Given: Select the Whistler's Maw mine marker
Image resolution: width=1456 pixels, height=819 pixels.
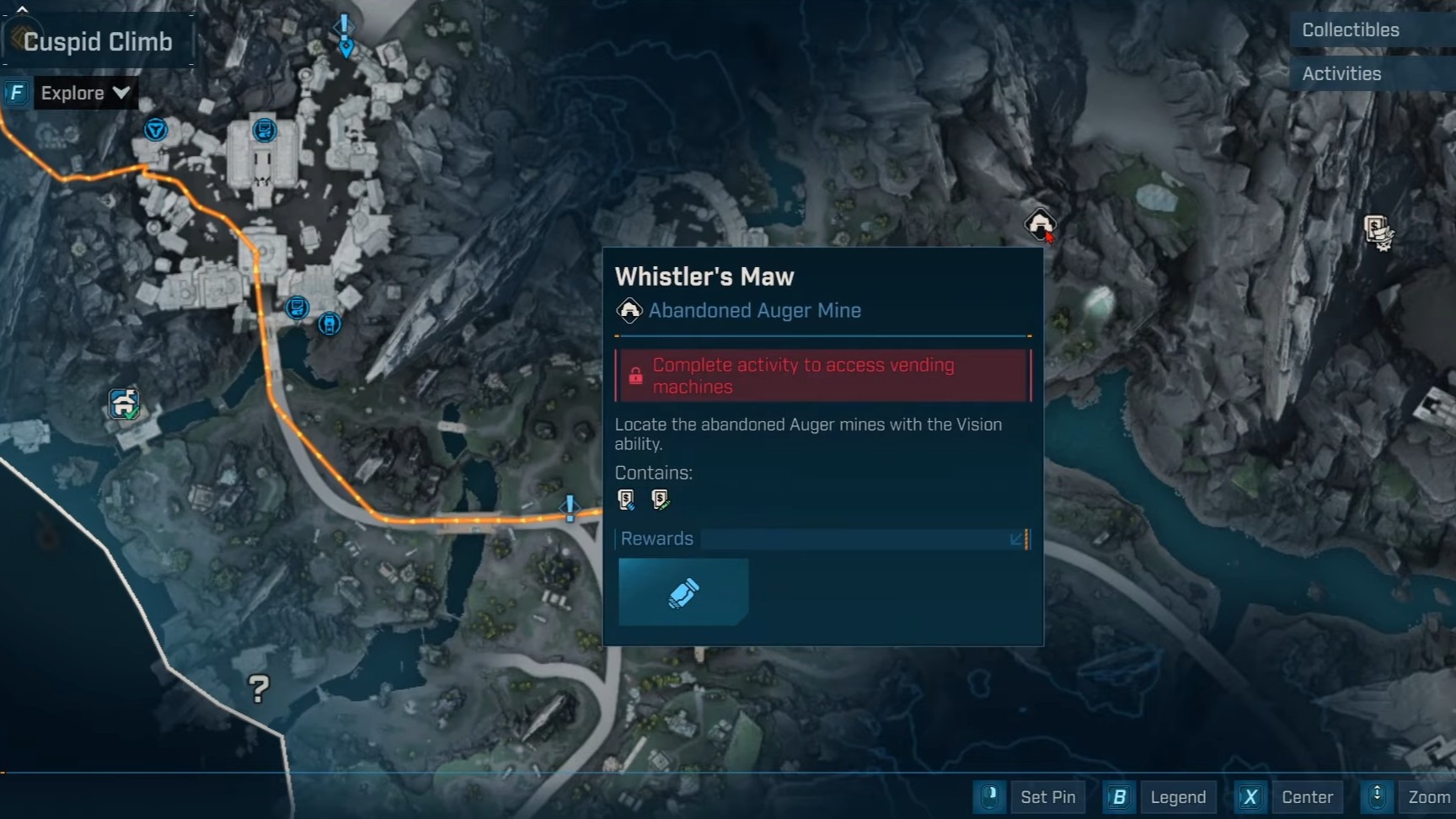Looking at the screenshot, I should coord(1040,224).
